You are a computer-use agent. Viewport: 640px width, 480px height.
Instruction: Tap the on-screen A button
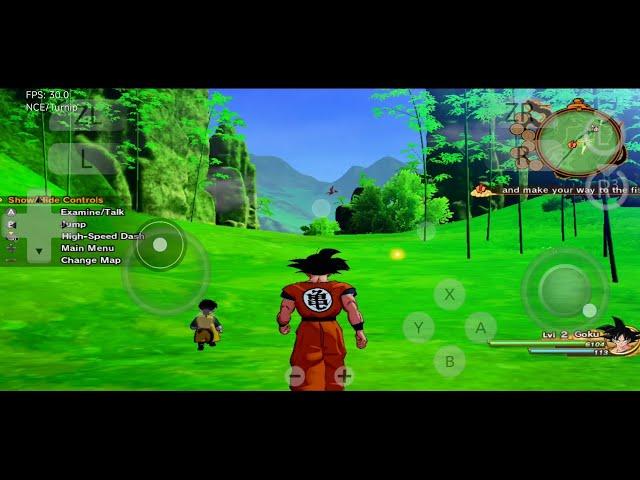[480, 327]
